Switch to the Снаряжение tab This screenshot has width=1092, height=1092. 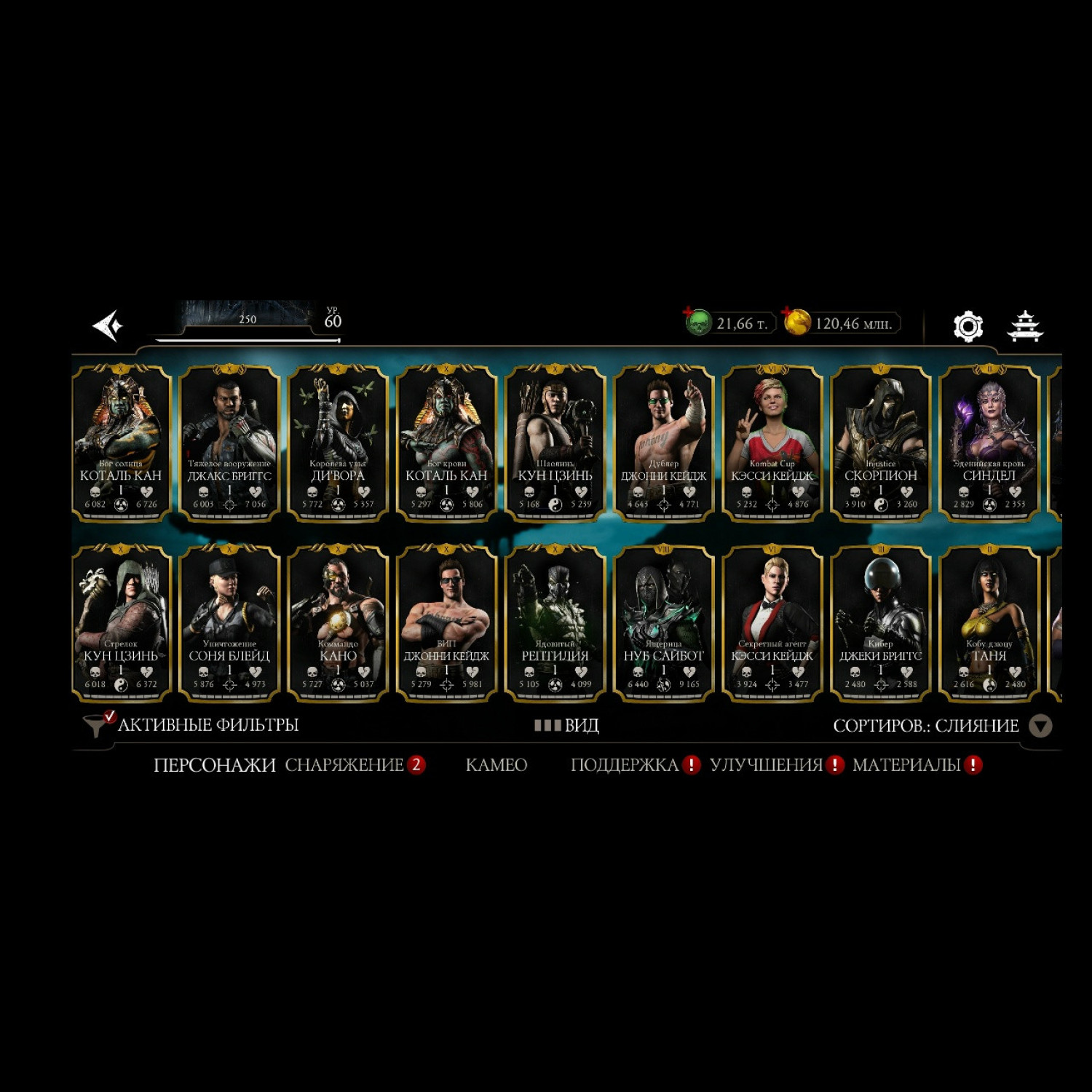344,765
